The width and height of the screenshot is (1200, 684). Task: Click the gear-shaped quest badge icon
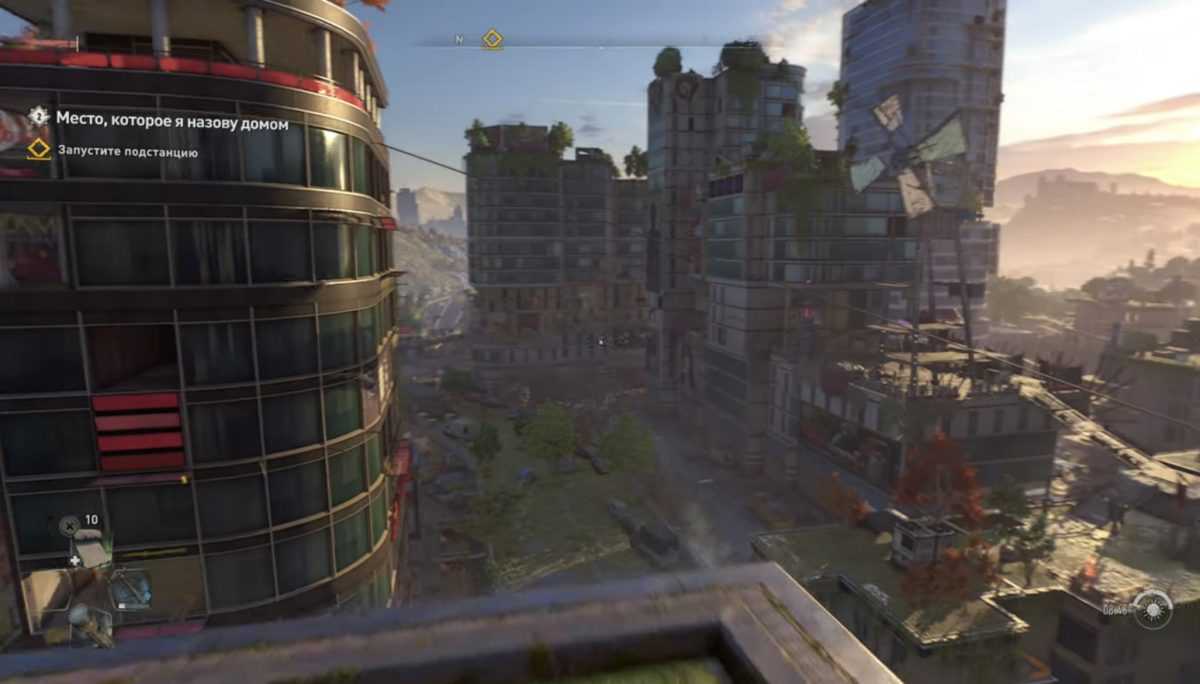click(38, 116)
